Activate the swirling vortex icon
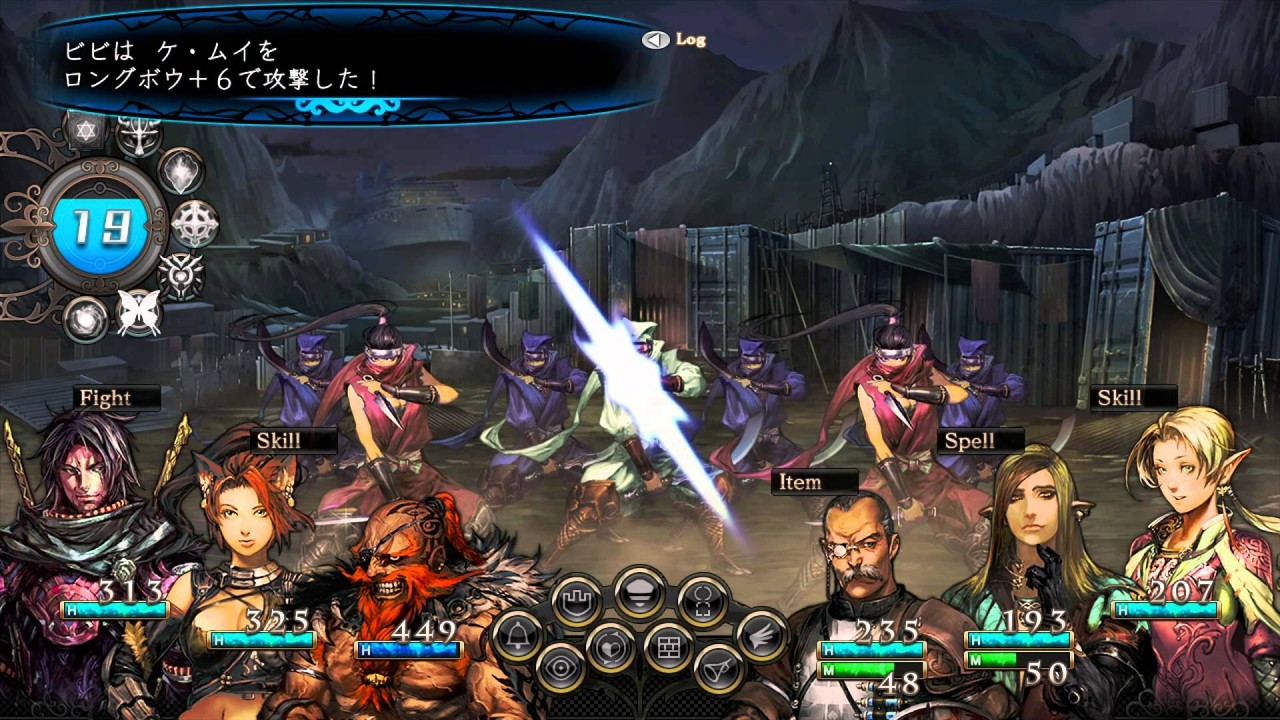The image size is (1280, 720). pyautogui.click(x=85, y=319)
